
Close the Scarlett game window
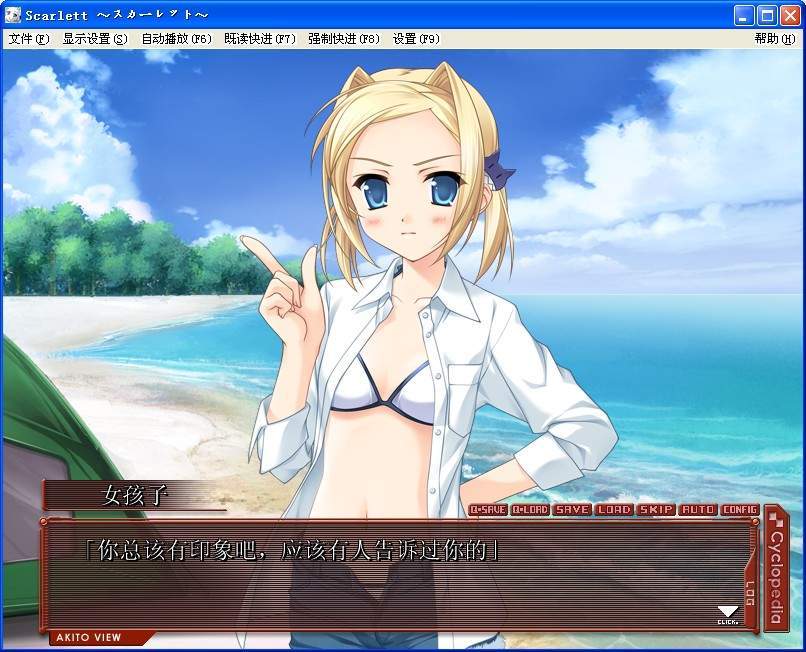790,15
